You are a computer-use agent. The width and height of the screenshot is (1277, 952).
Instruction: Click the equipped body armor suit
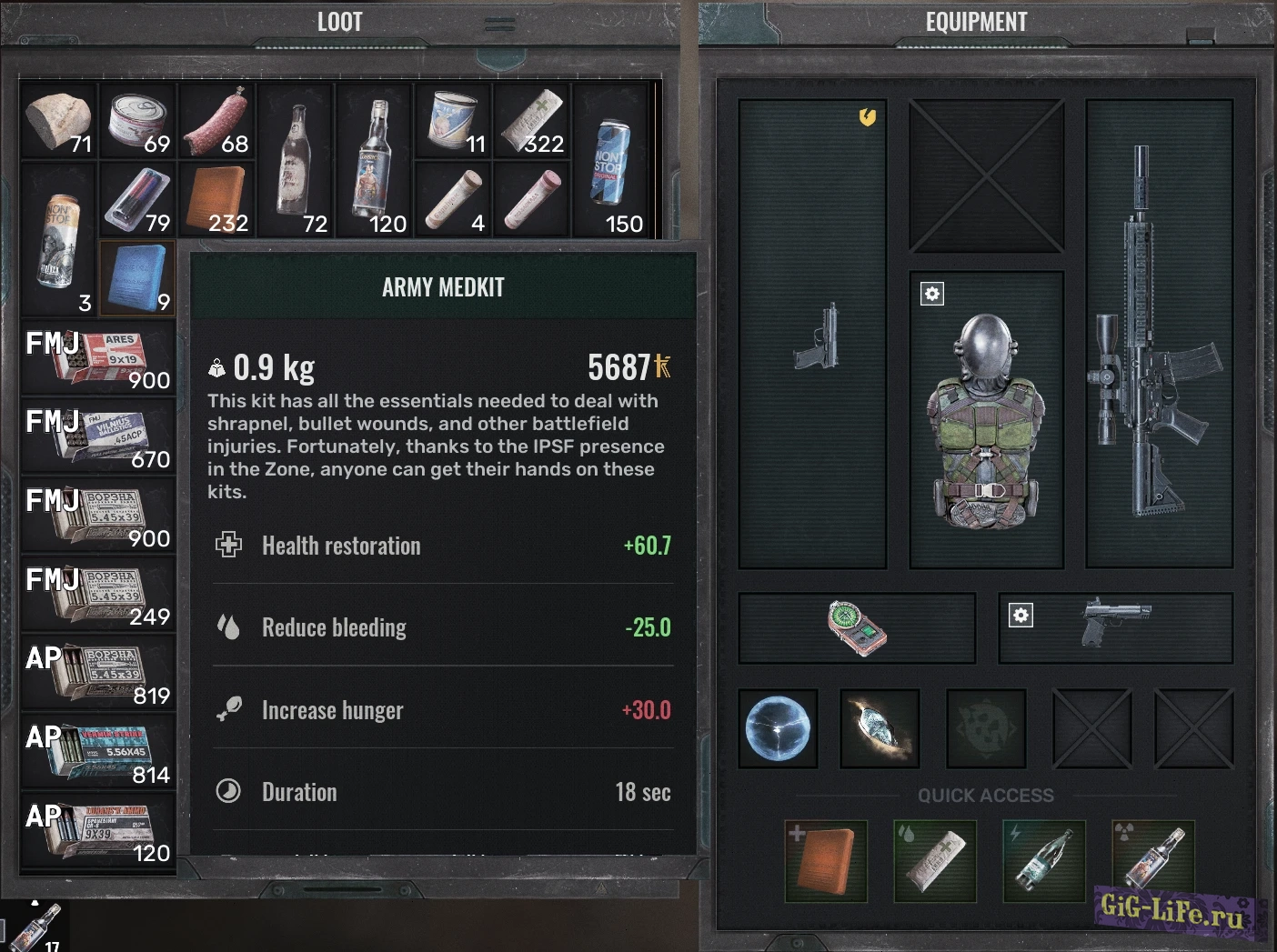point(987,420)
